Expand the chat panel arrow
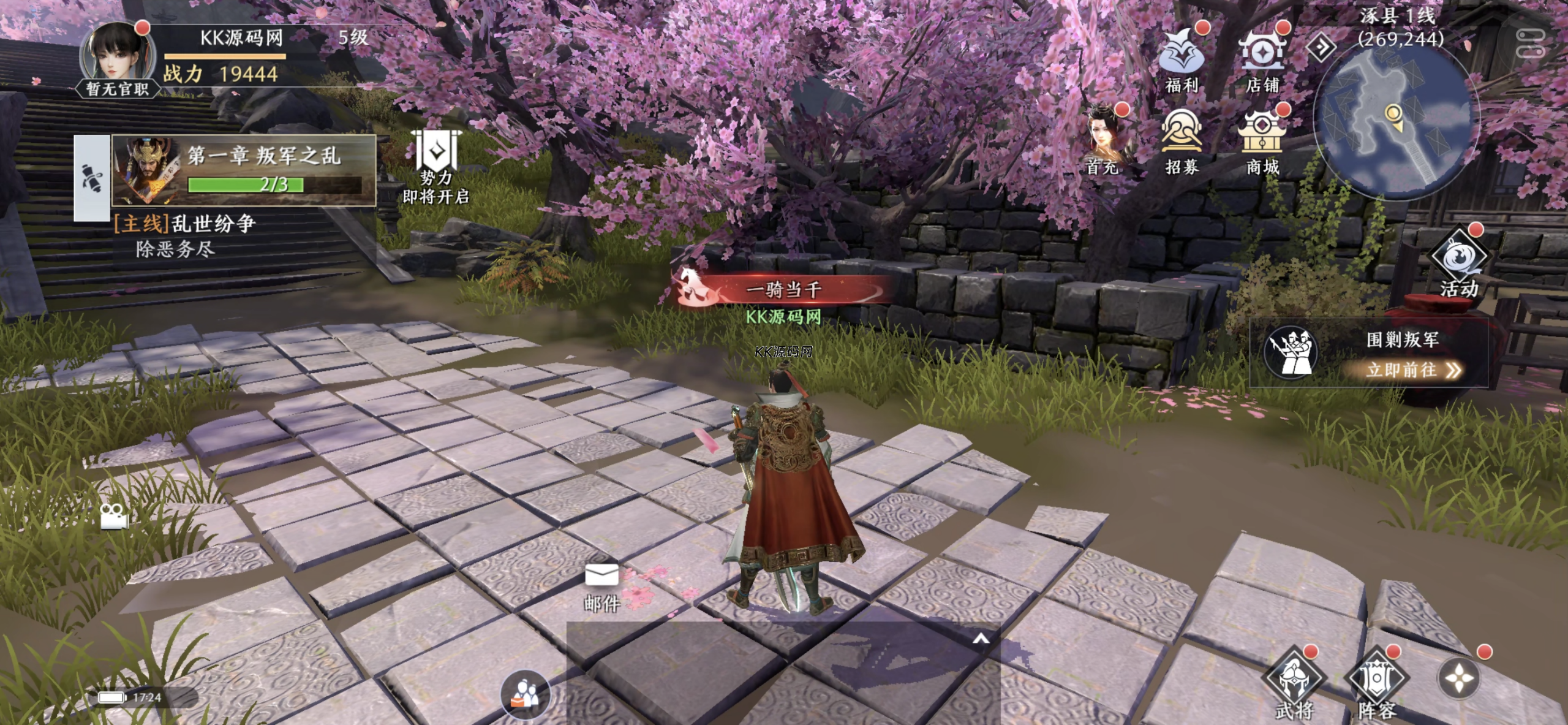Screen dimensions: 1568x725 pos(981,639)
